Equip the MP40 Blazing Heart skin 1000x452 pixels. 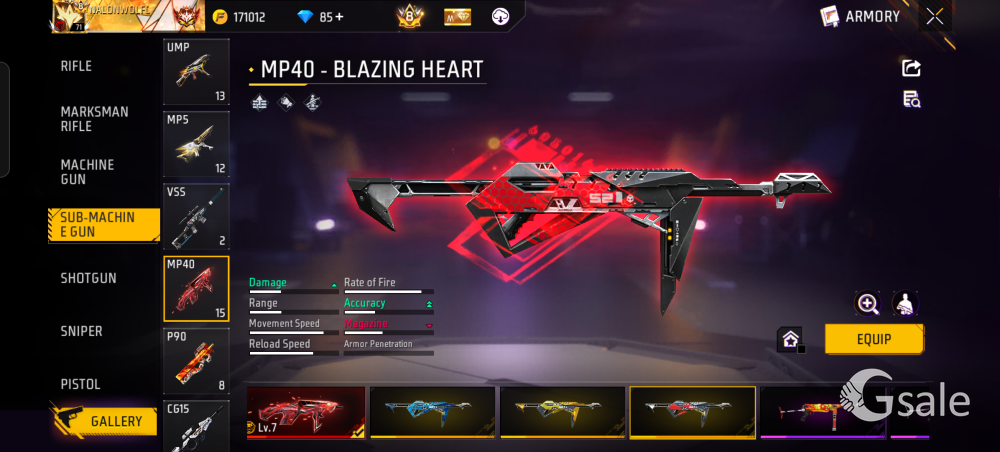[873, 339]
